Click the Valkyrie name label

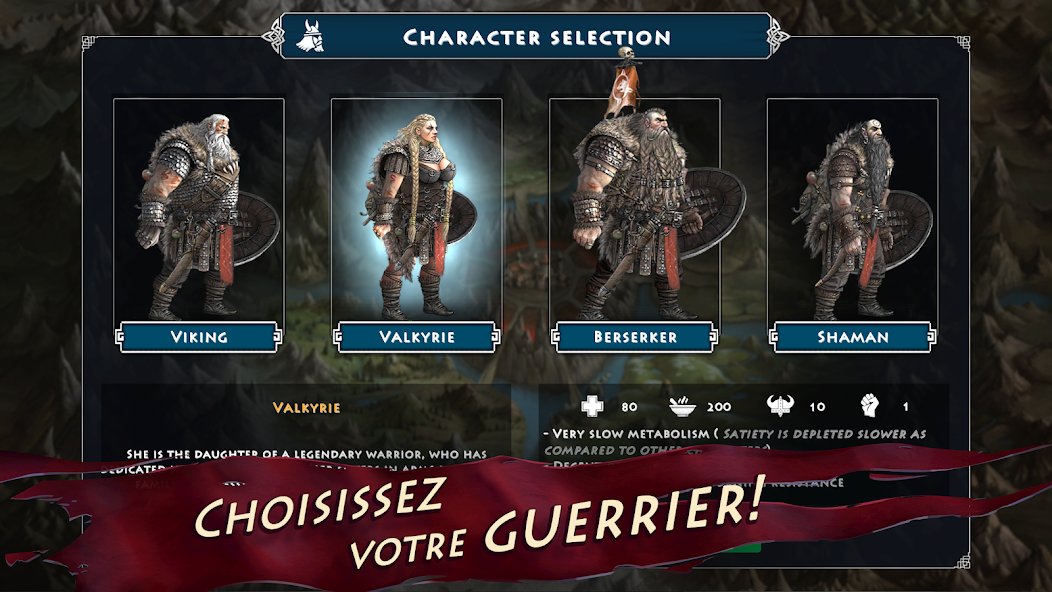point(416,337)
